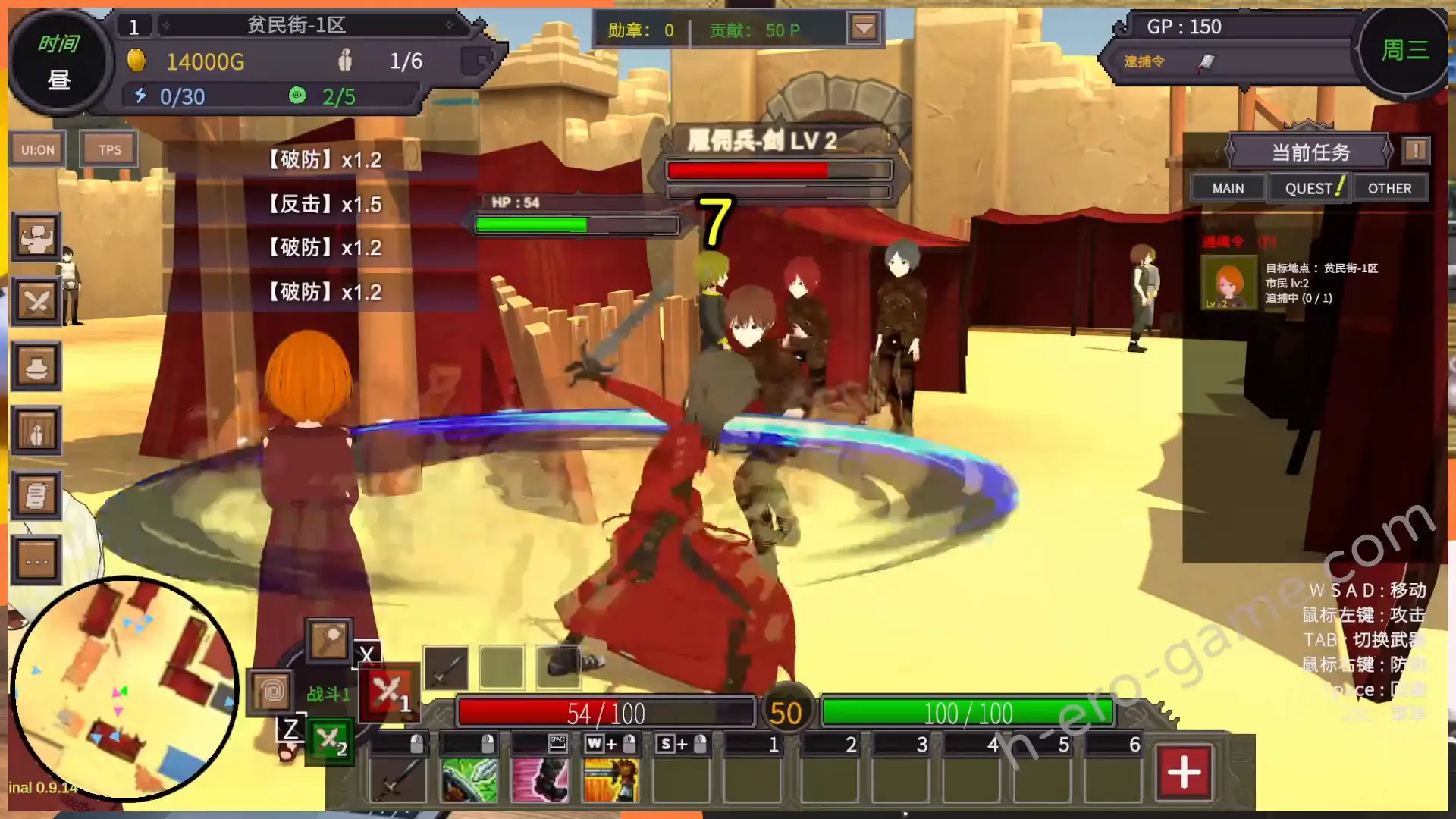Switch to the OTHER tab
Viewport: 1456px width, 819px height.
[1389, 188]
